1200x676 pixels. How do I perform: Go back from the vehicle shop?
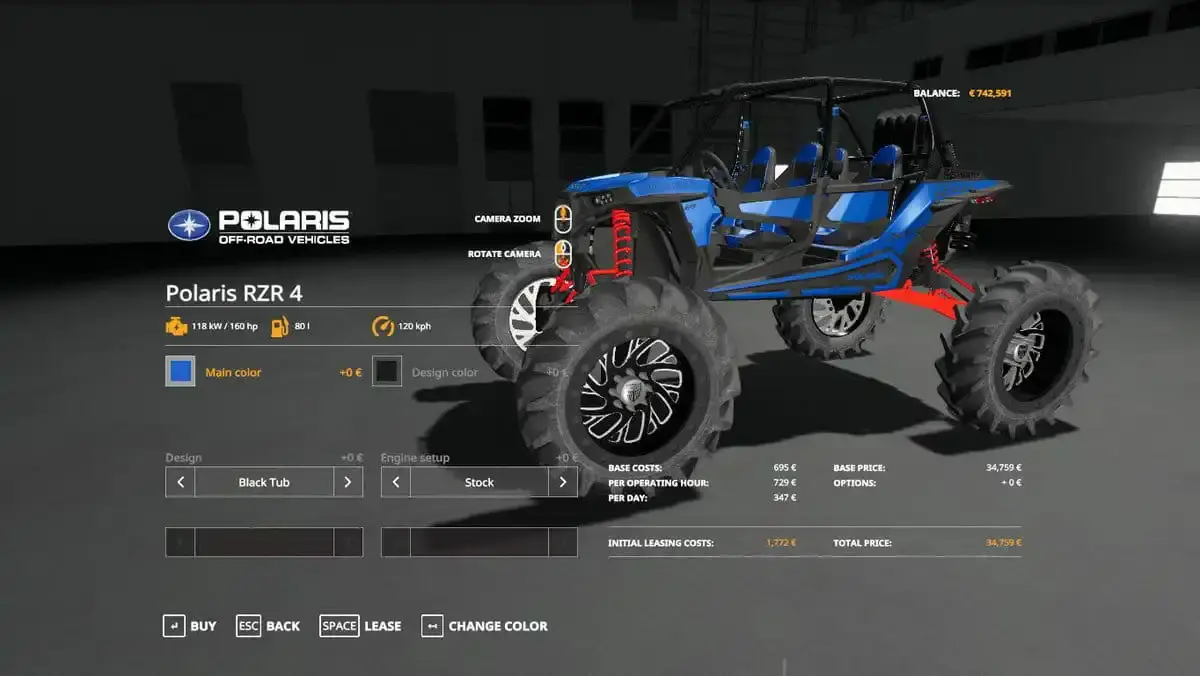tap(268, 626)
